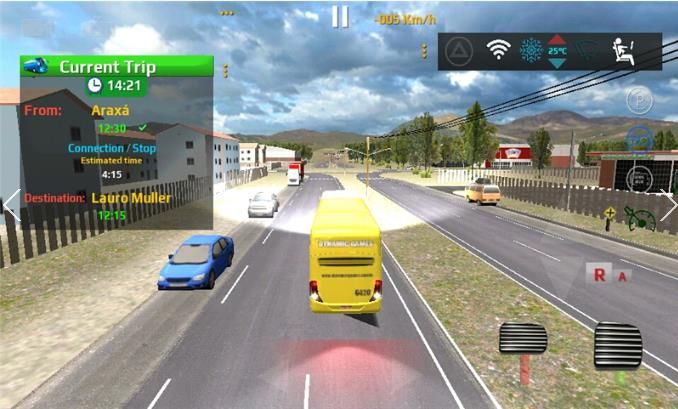Viewport: 678px width, 409px height.
Task: Raise temperature with the red up arrow
Action: (557, 39)
